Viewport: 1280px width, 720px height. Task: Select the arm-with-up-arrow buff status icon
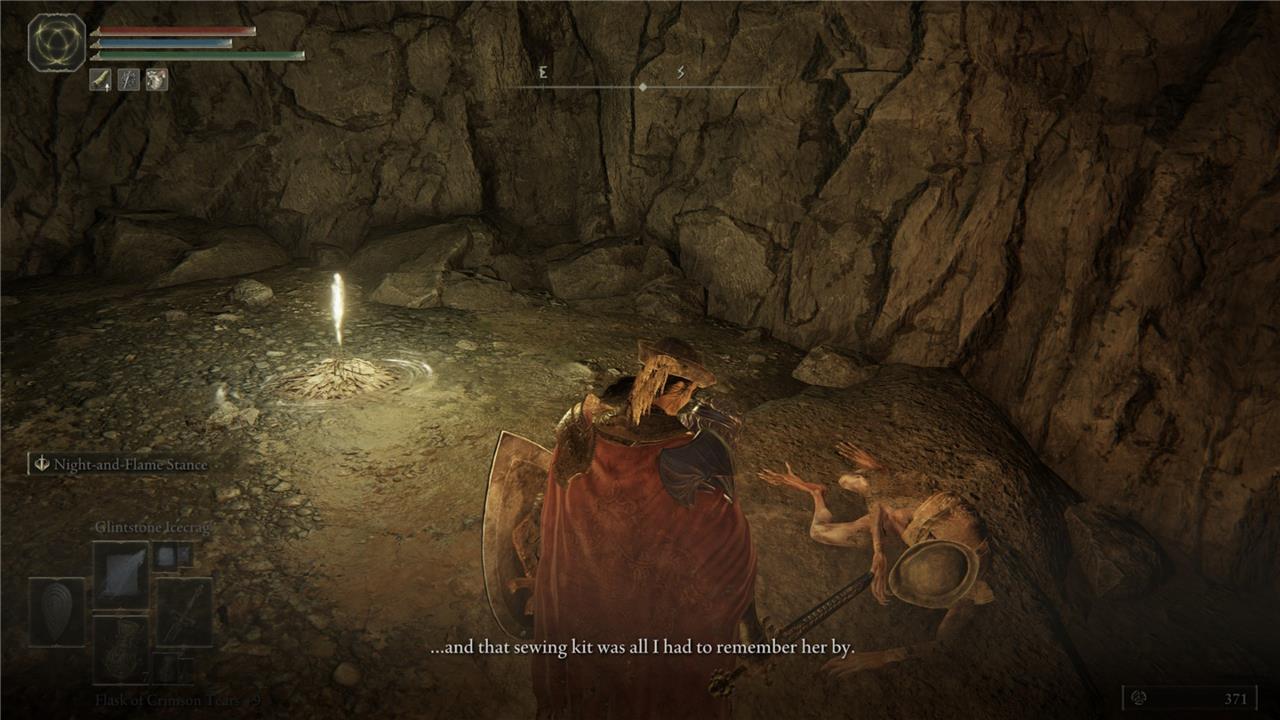click(101, 80)
